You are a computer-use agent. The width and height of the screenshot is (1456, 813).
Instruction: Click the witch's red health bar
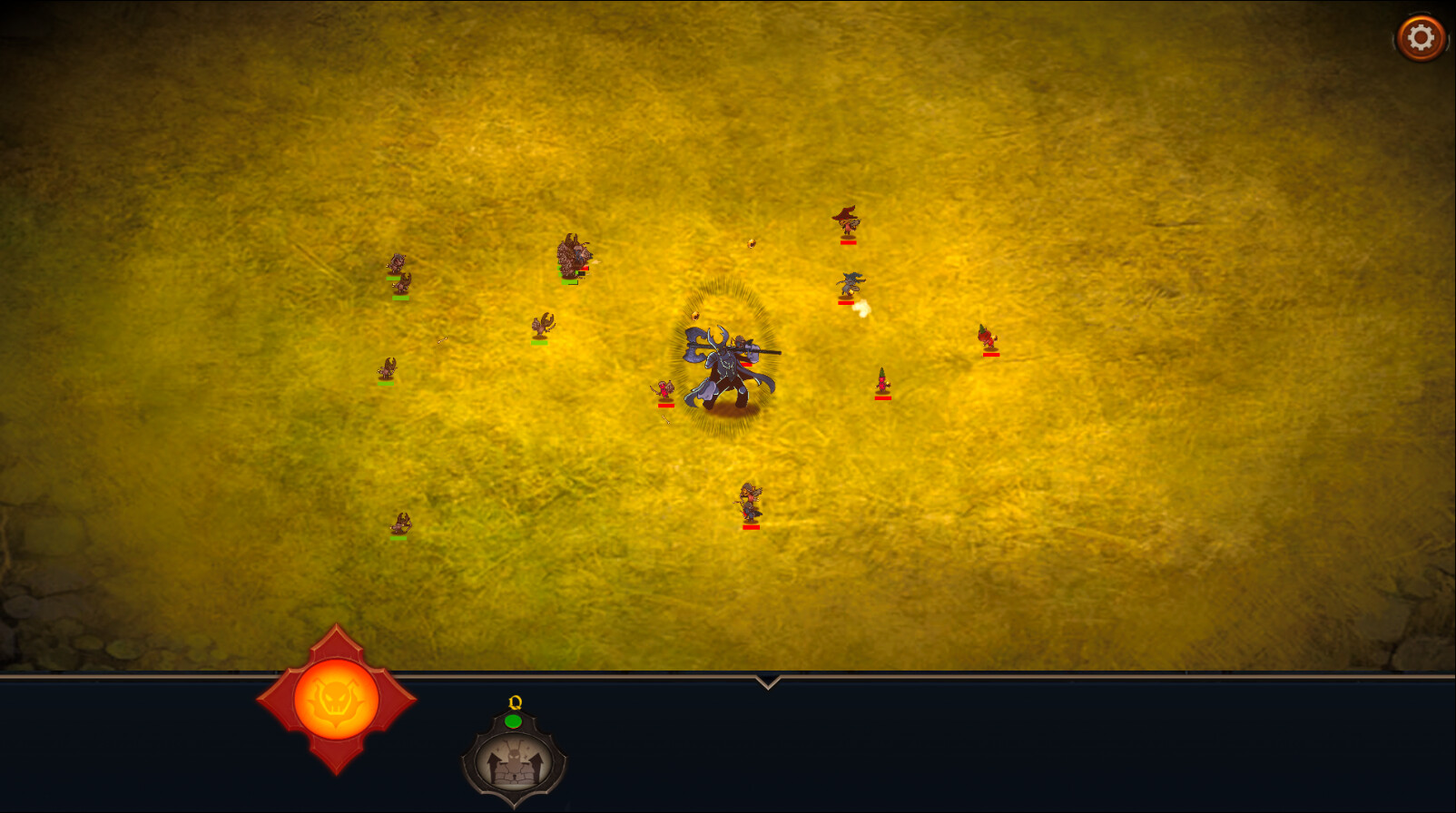coord(849,243)
